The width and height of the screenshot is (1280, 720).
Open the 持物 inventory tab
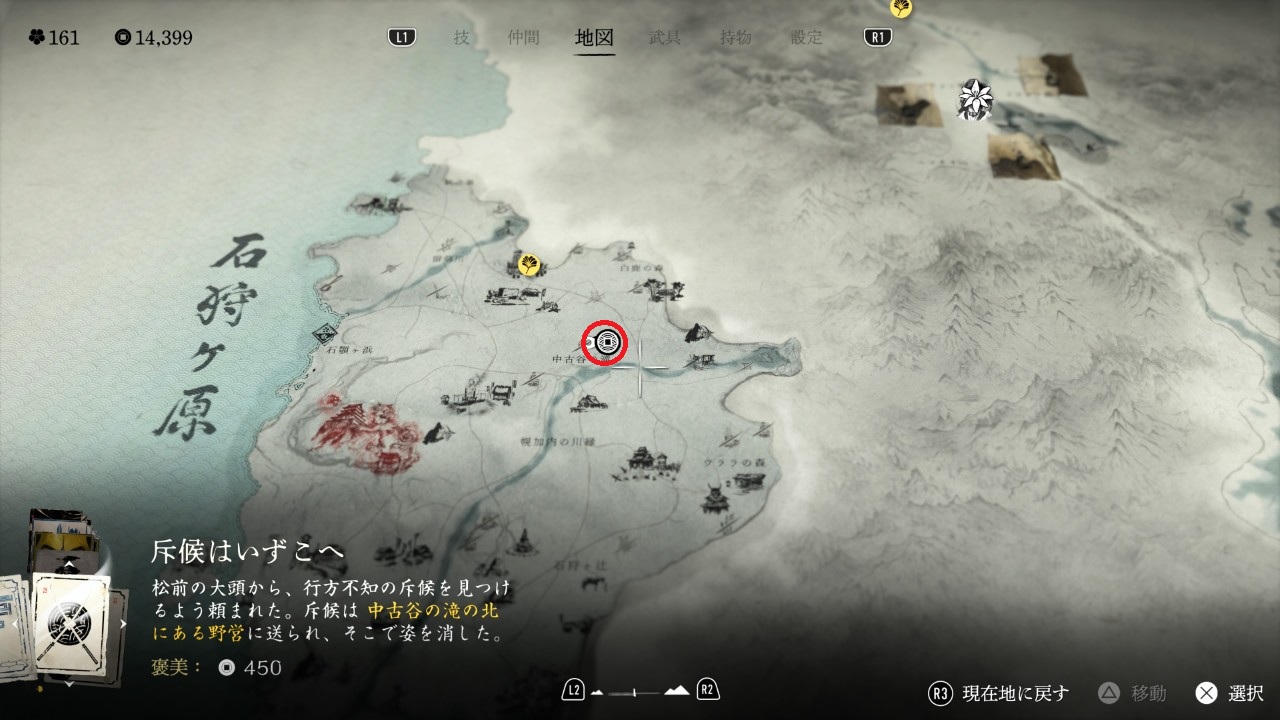(x=736, y=38)
